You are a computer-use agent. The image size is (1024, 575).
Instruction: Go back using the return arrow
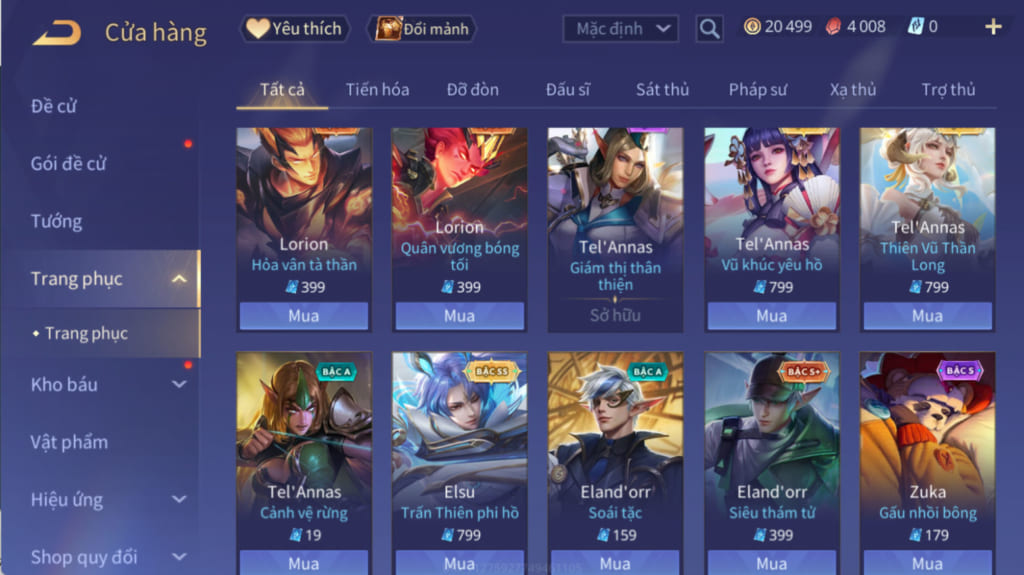(56, 32)
